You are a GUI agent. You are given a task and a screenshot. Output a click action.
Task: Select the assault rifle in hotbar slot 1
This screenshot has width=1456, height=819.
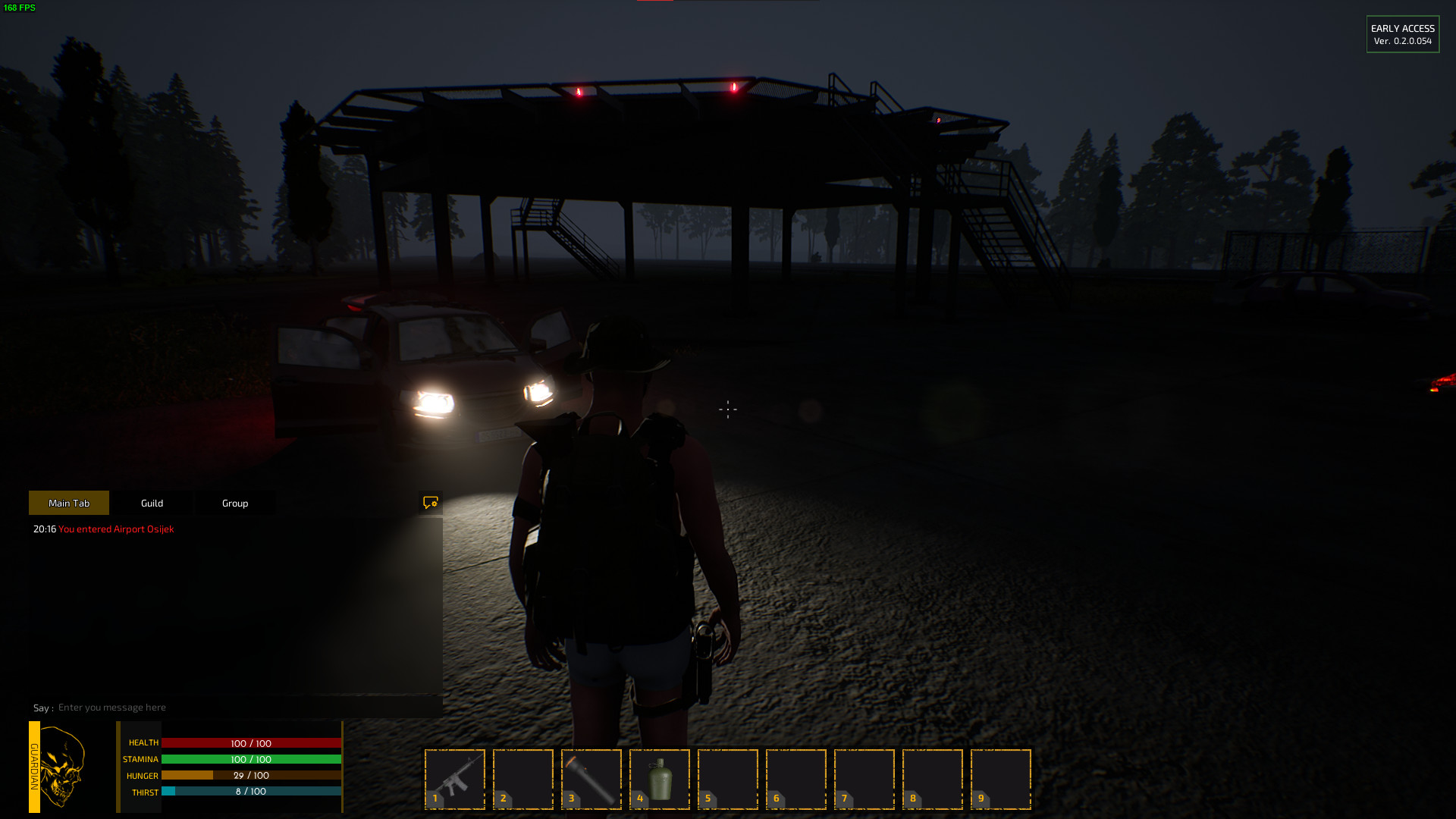[455, 779]
